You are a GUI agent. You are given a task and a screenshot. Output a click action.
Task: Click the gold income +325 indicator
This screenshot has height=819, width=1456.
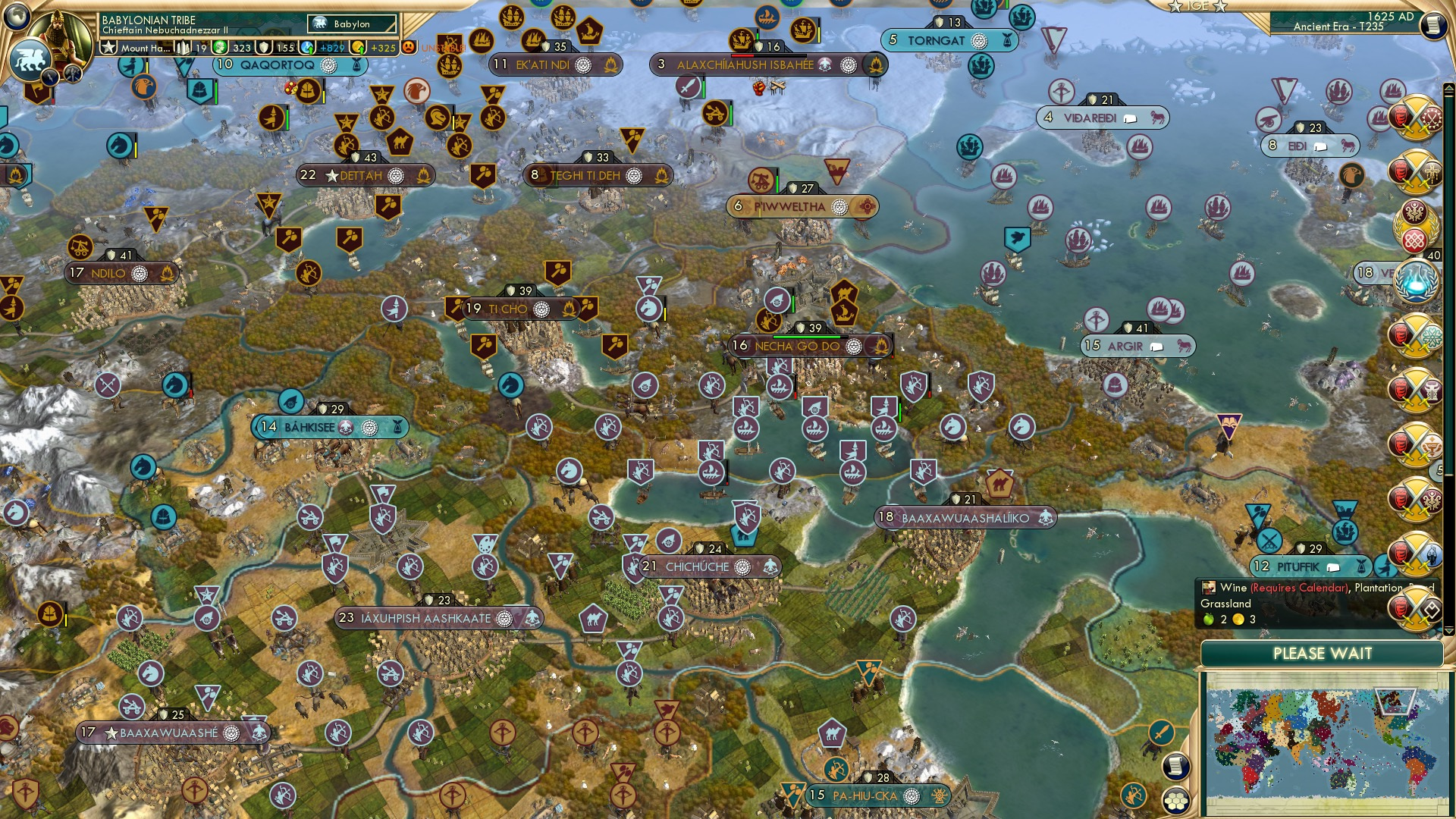(383, 47)
